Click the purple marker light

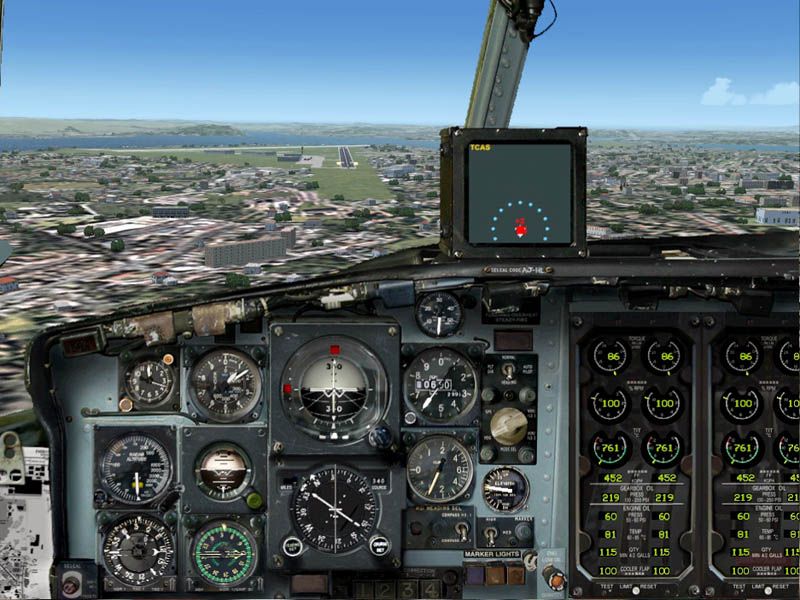point(476,575)
